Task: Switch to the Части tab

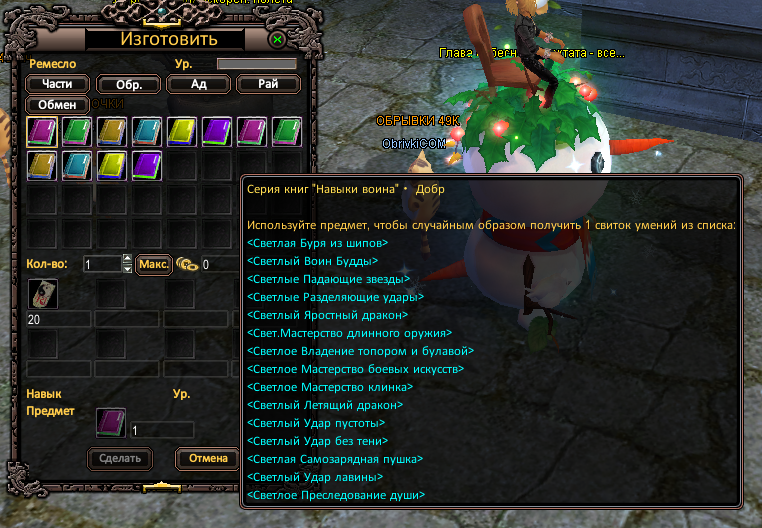Action: 57,84
